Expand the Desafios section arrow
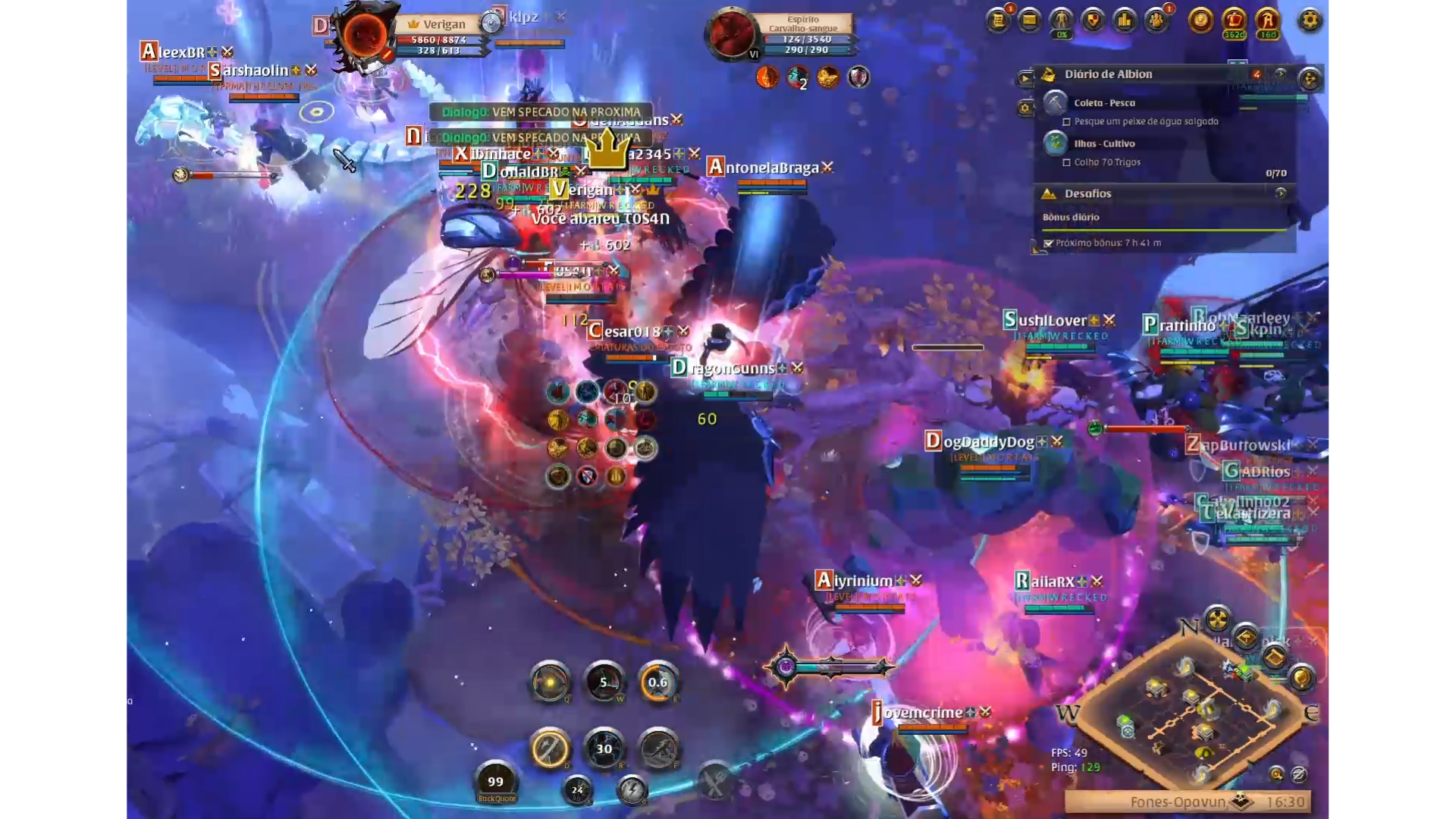Viewport: 1456px width, 819px height. click(x=1281, y=193)
